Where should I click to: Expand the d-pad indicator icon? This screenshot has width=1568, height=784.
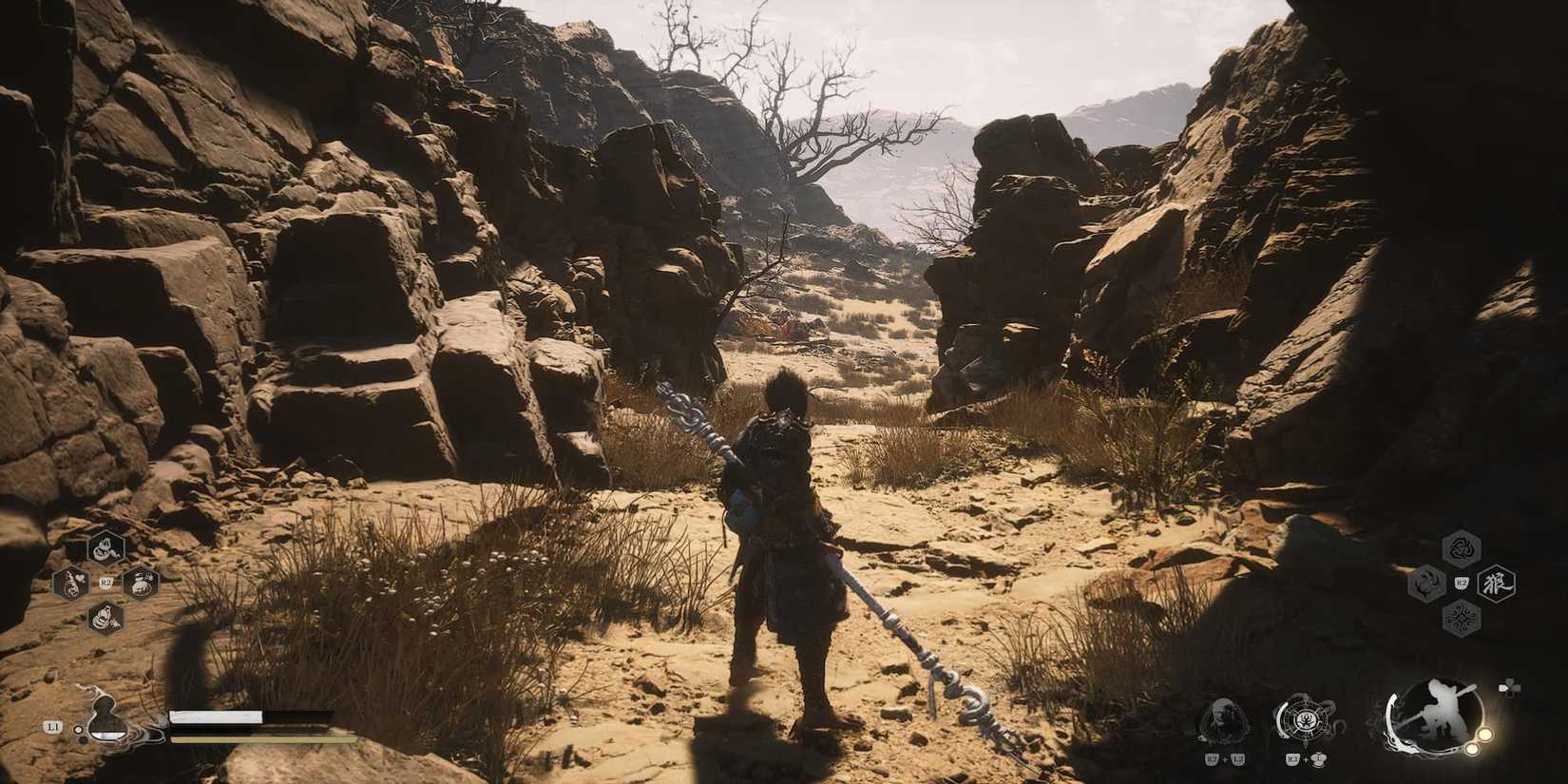tap(1510, 687)
